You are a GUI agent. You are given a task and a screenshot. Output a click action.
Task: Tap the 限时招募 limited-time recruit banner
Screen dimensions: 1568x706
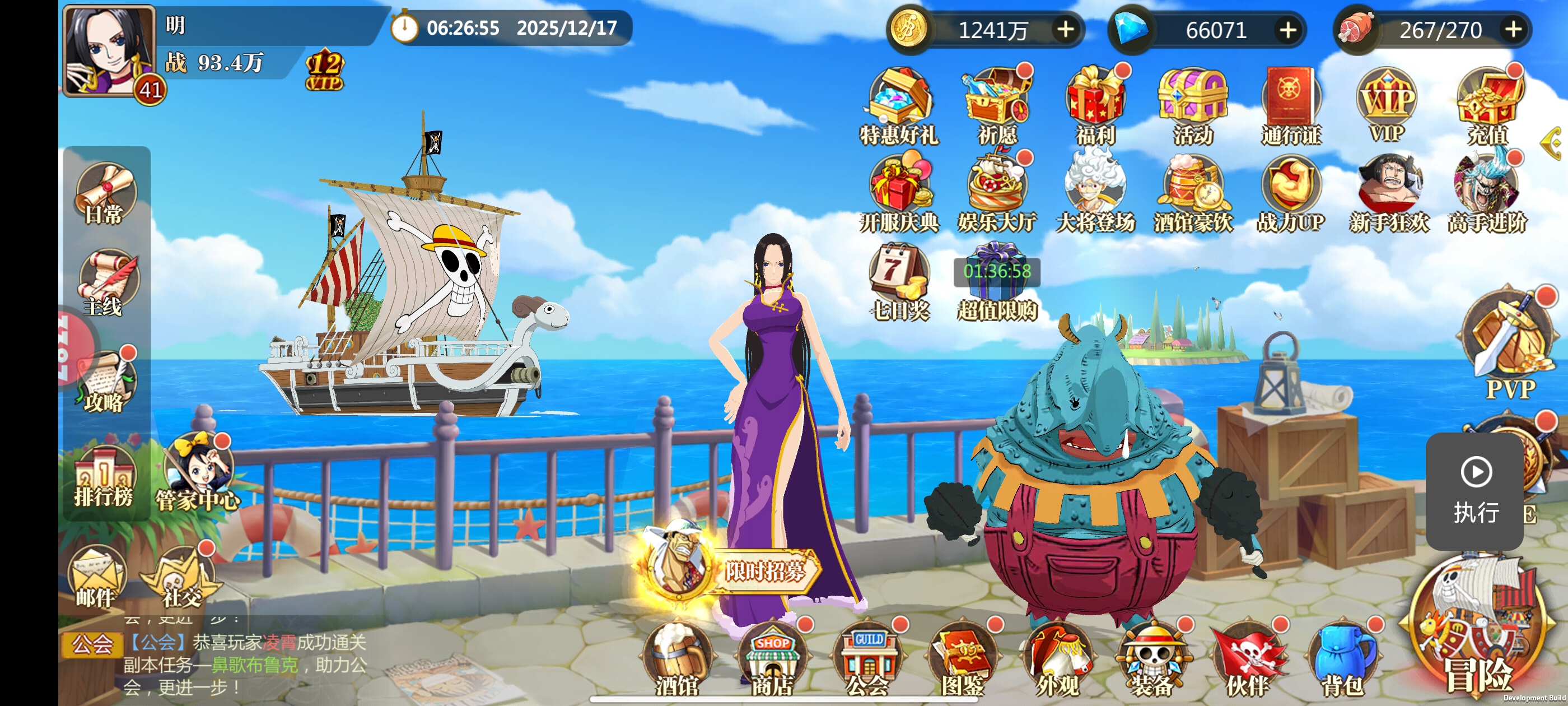click(x=730, y=566)
